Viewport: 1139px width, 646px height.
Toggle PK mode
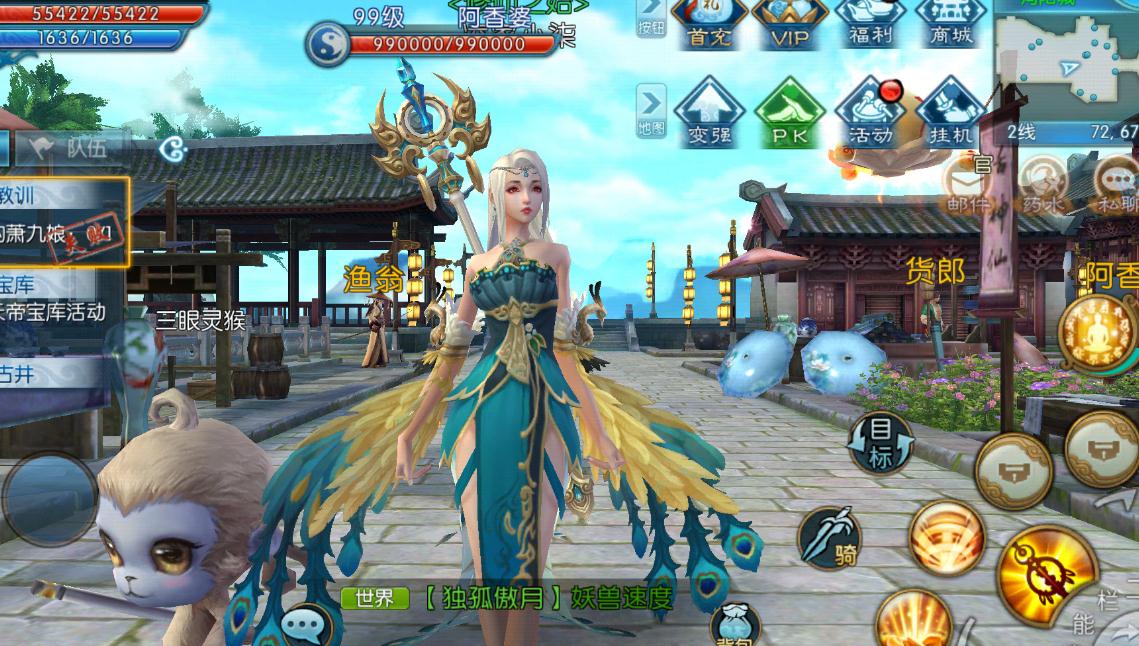(x=789, y=112)
